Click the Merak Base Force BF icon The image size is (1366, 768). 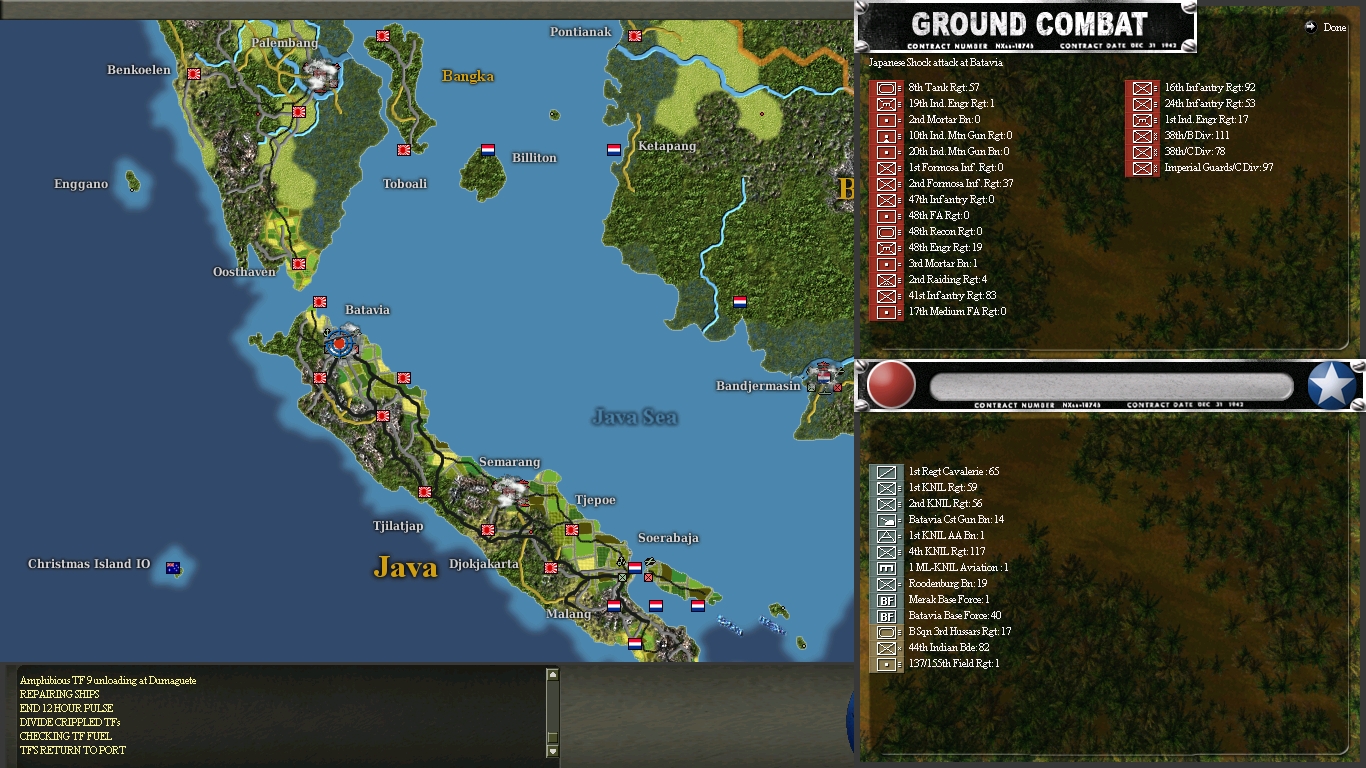(x=885, y=599)
